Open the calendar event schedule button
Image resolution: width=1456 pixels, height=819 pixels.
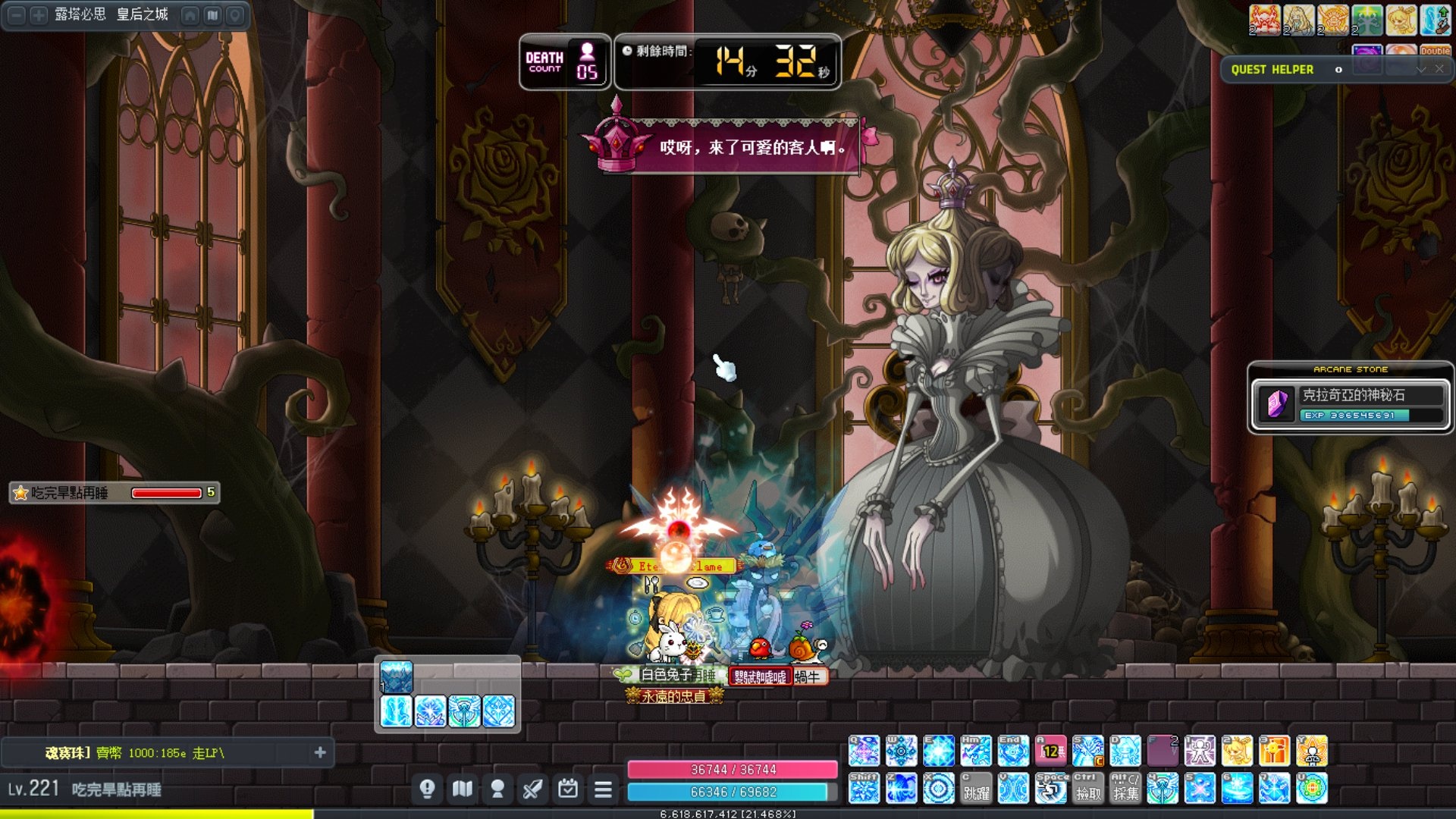click(x=567, y=789)
